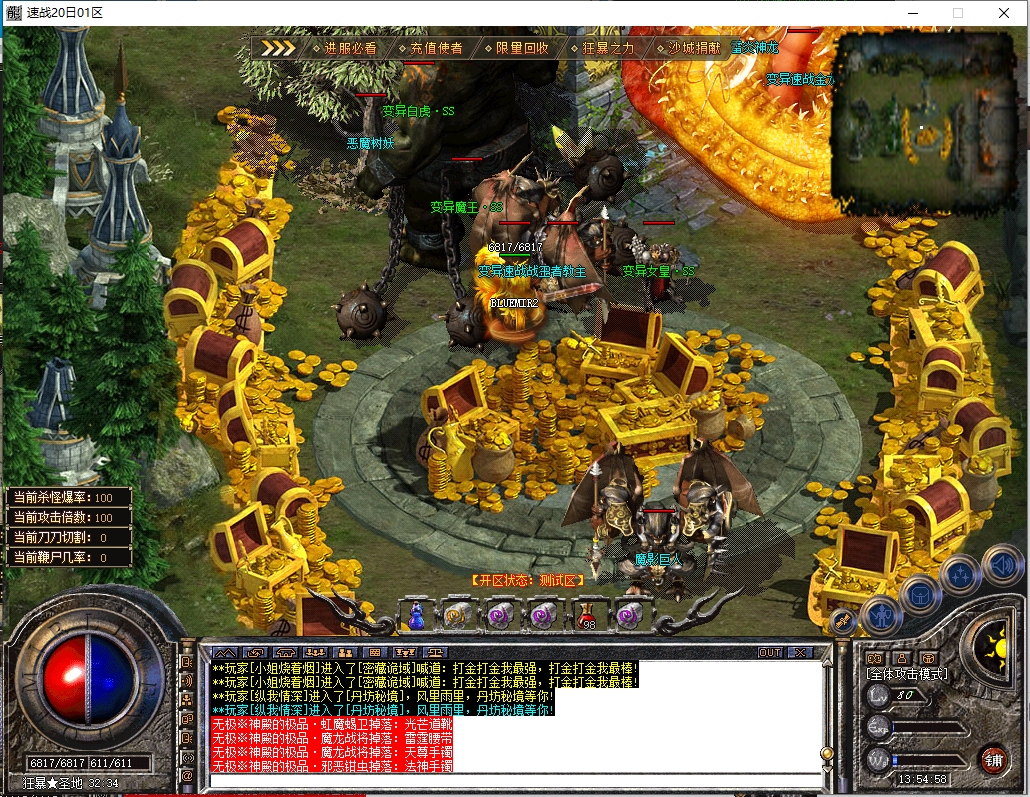Use the red potion with count 98
The height and width of the screenshot is (797, 1030).
(586, 614)
